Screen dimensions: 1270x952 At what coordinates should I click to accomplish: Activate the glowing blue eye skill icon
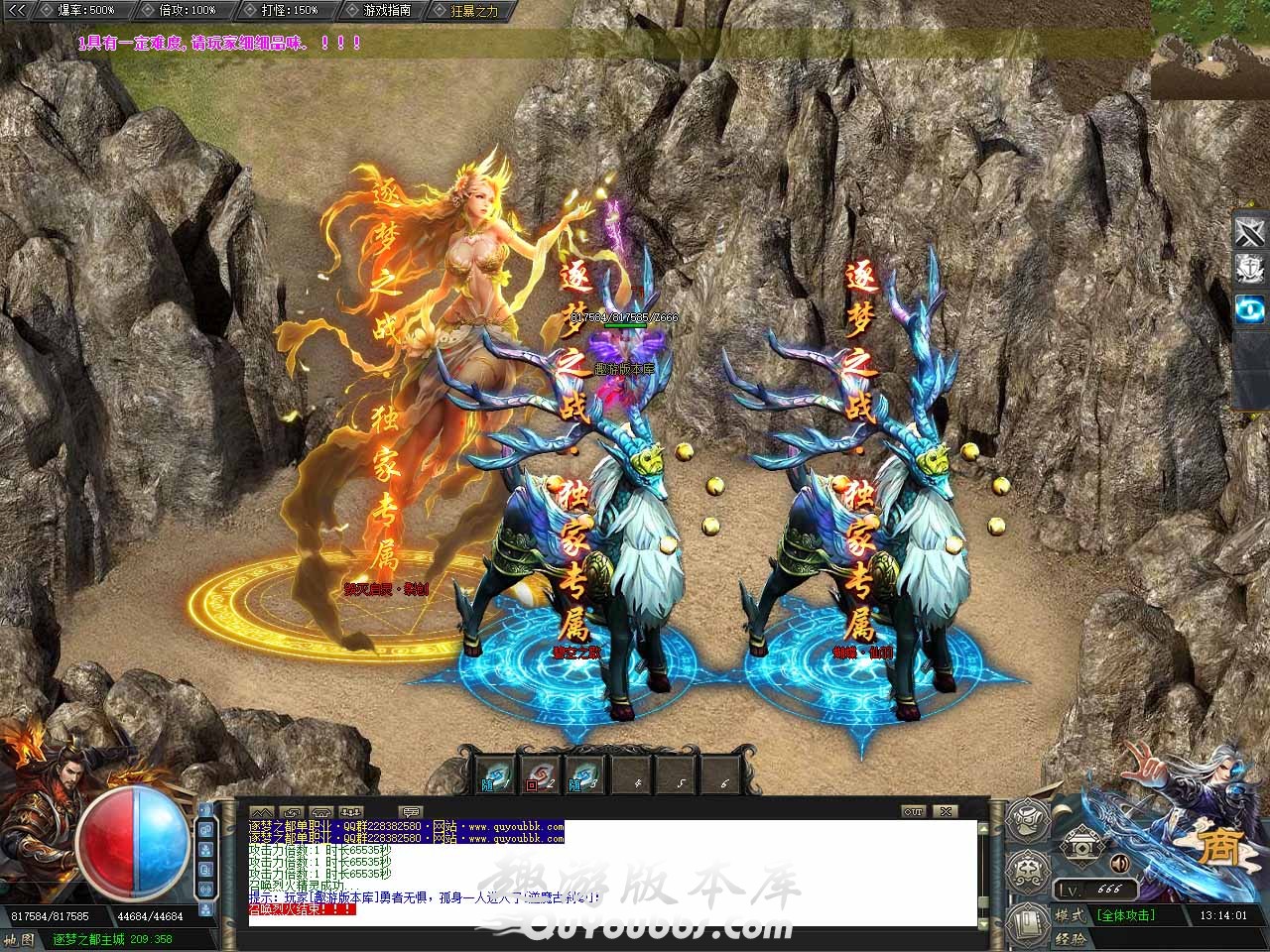pyautogui.click(x=1249, y=308)
